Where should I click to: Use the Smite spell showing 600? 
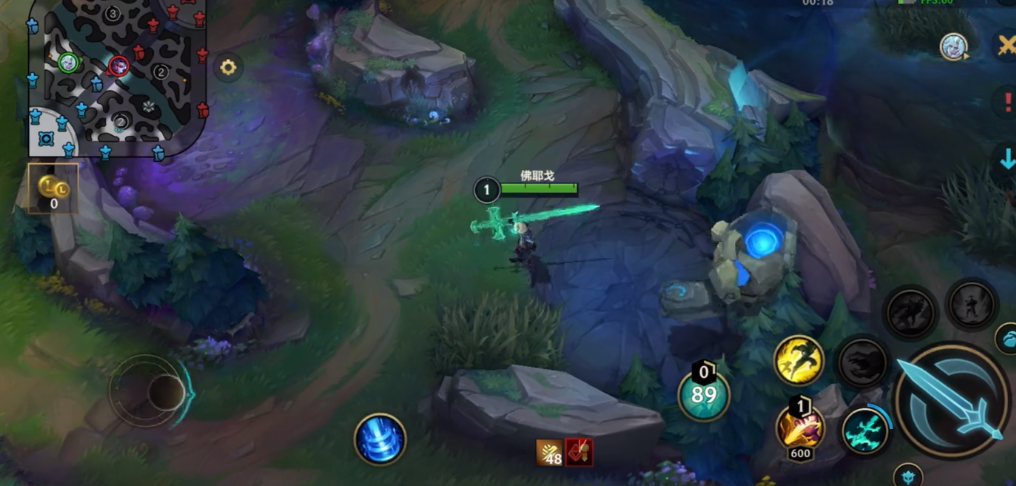[x=800, y=427]
